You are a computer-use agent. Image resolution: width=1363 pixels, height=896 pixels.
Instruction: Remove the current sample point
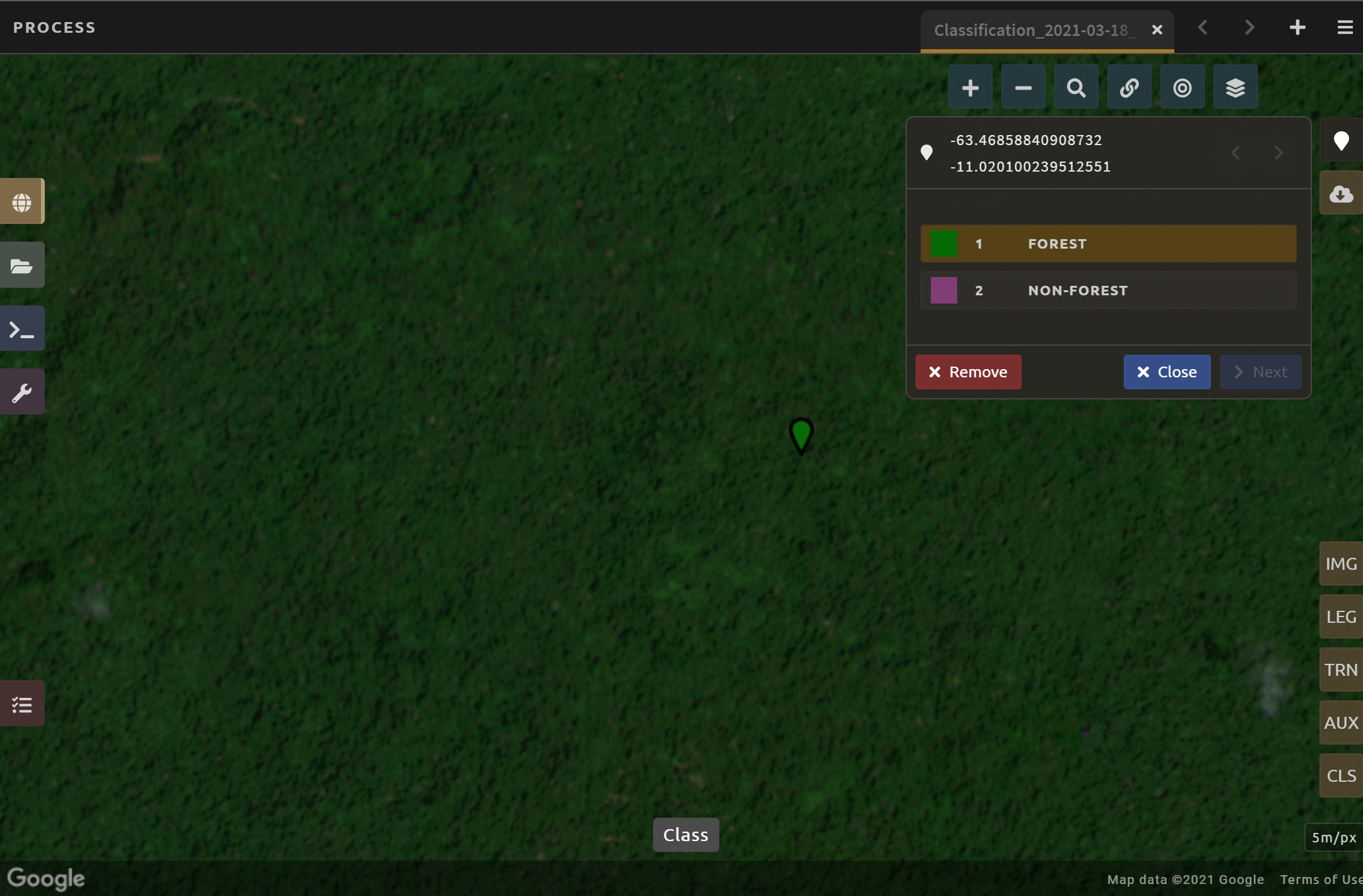[x=968, y=372]
